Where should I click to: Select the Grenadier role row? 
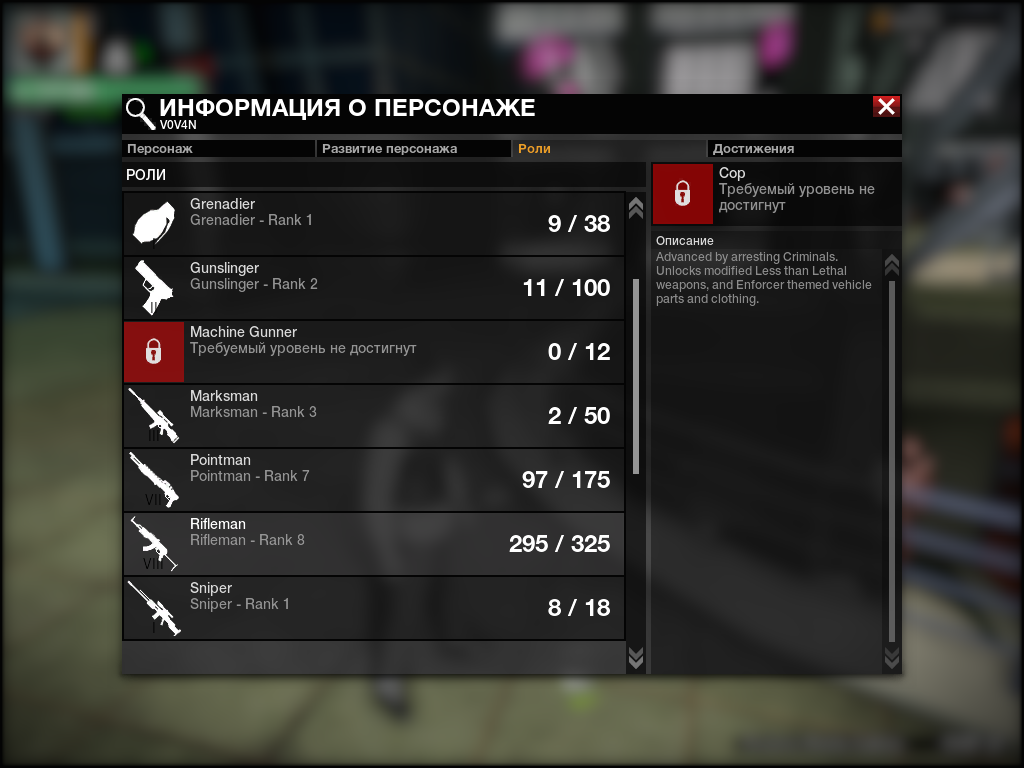(x=374, y=224)
